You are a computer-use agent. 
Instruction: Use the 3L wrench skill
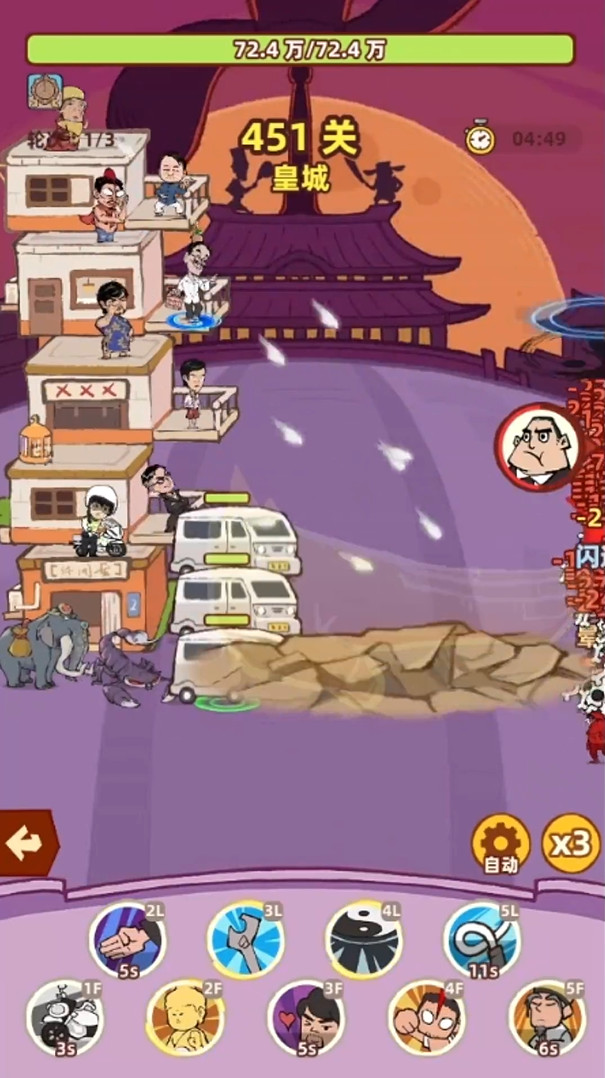click(x=245, y=939)
